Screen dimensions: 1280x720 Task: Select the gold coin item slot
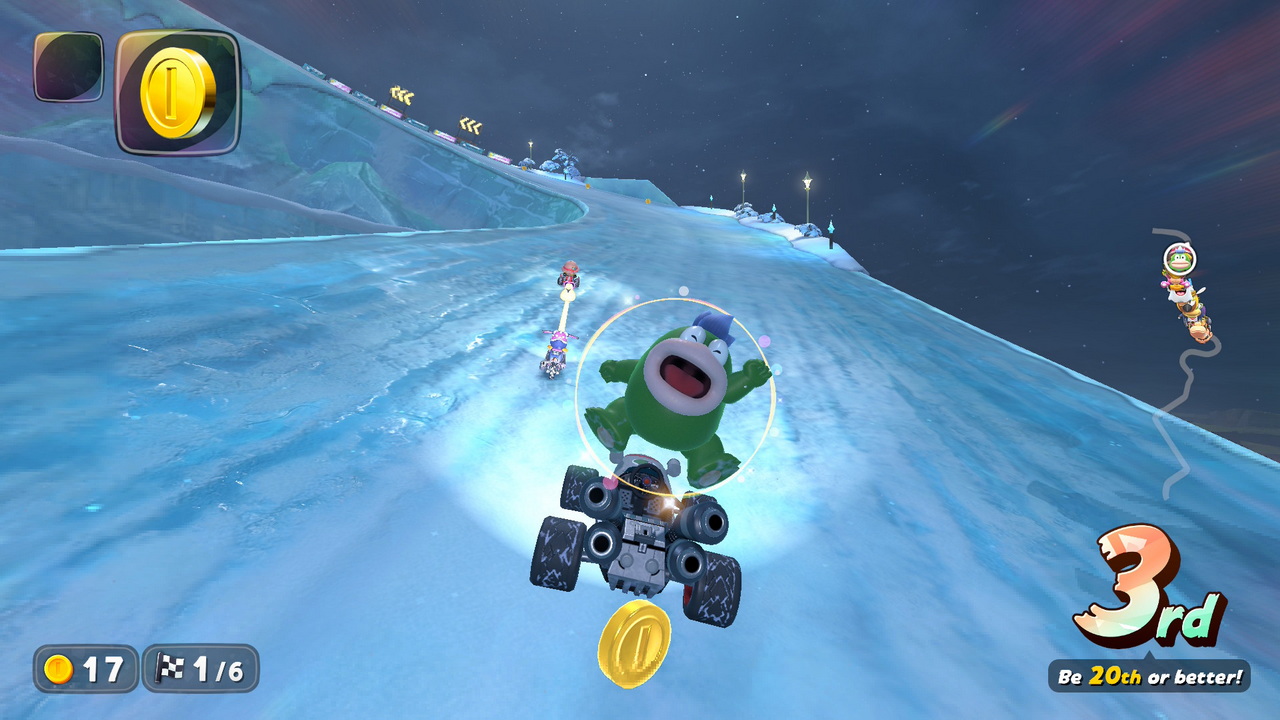(178, 92)
